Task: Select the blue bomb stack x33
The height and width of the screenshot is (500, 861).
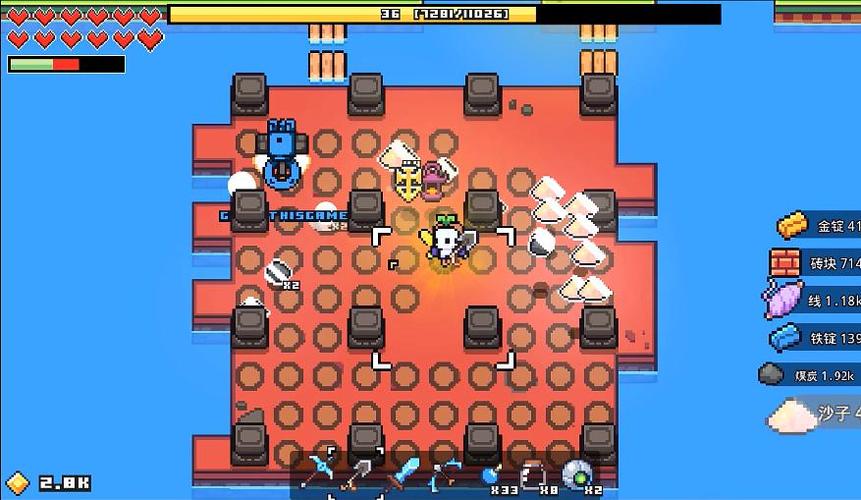Action: point(491,474)
